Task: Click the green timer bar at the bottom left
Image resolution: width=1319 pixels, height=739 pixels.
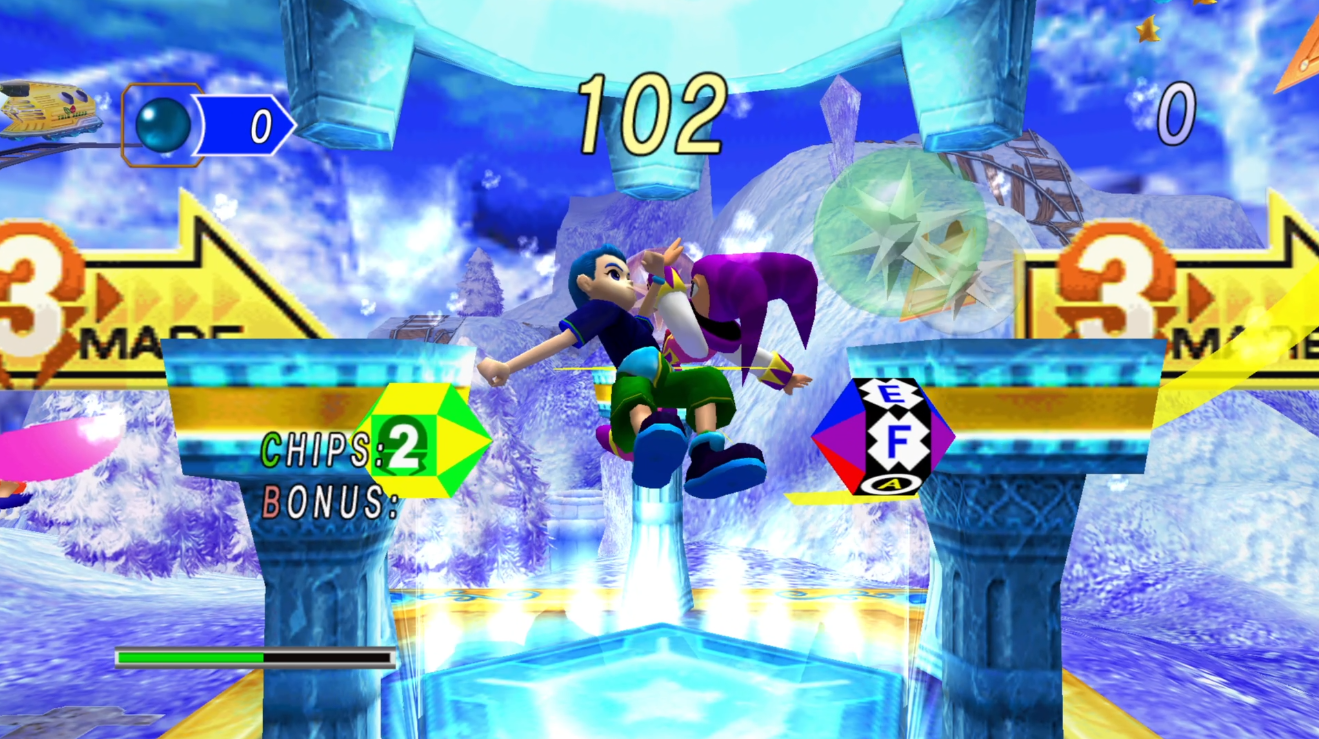Action: (190, 658)
